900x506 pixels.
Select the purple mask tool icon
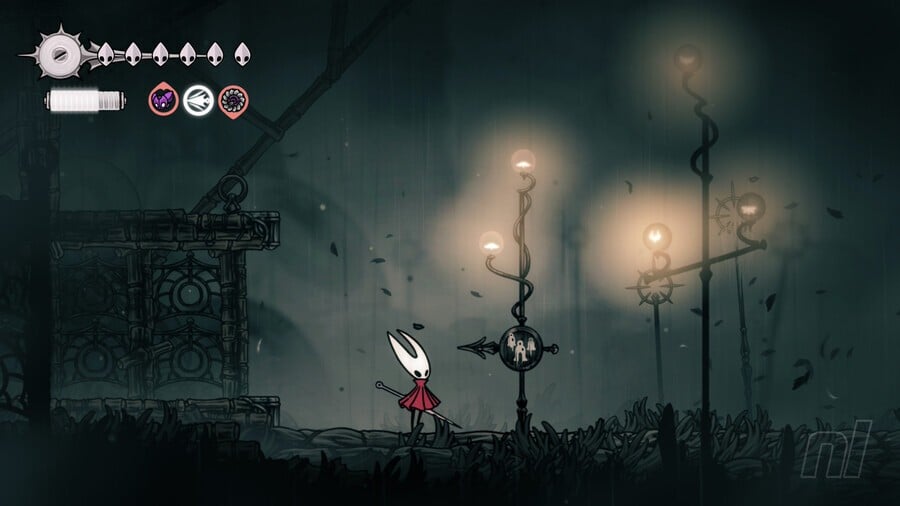click(163, 99)
